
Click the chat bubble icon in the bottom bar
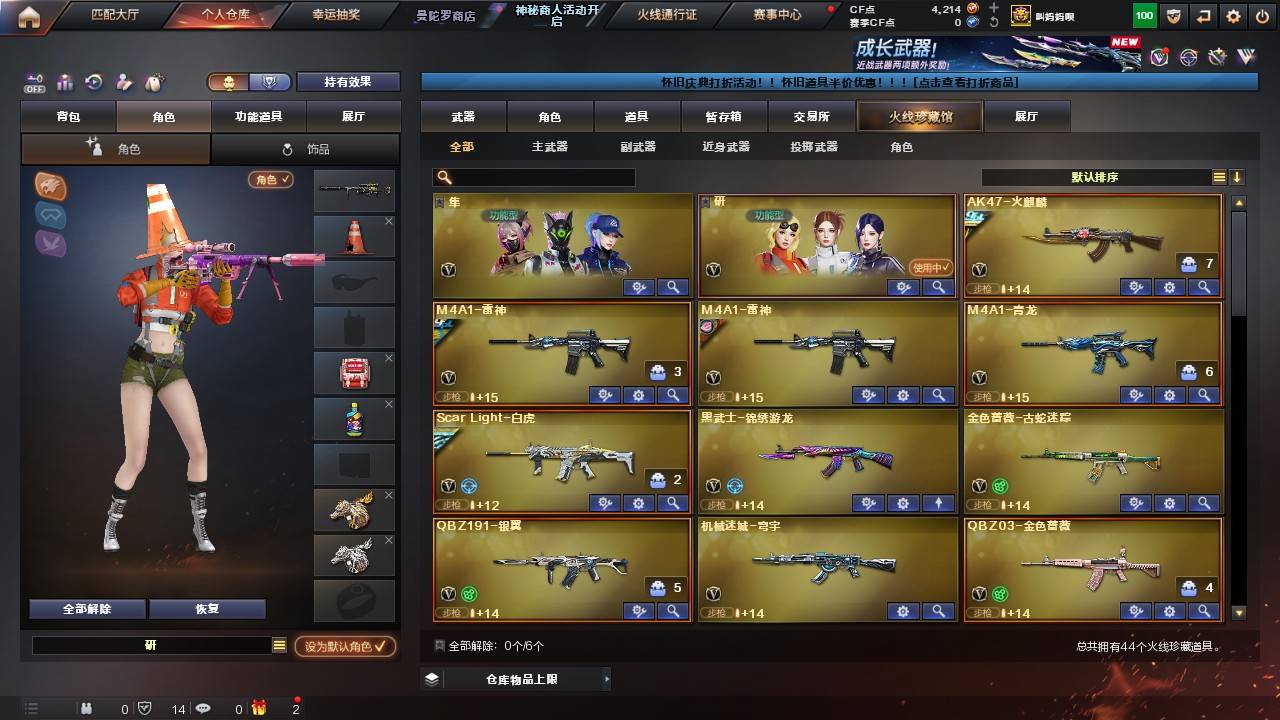coord(202,707)
